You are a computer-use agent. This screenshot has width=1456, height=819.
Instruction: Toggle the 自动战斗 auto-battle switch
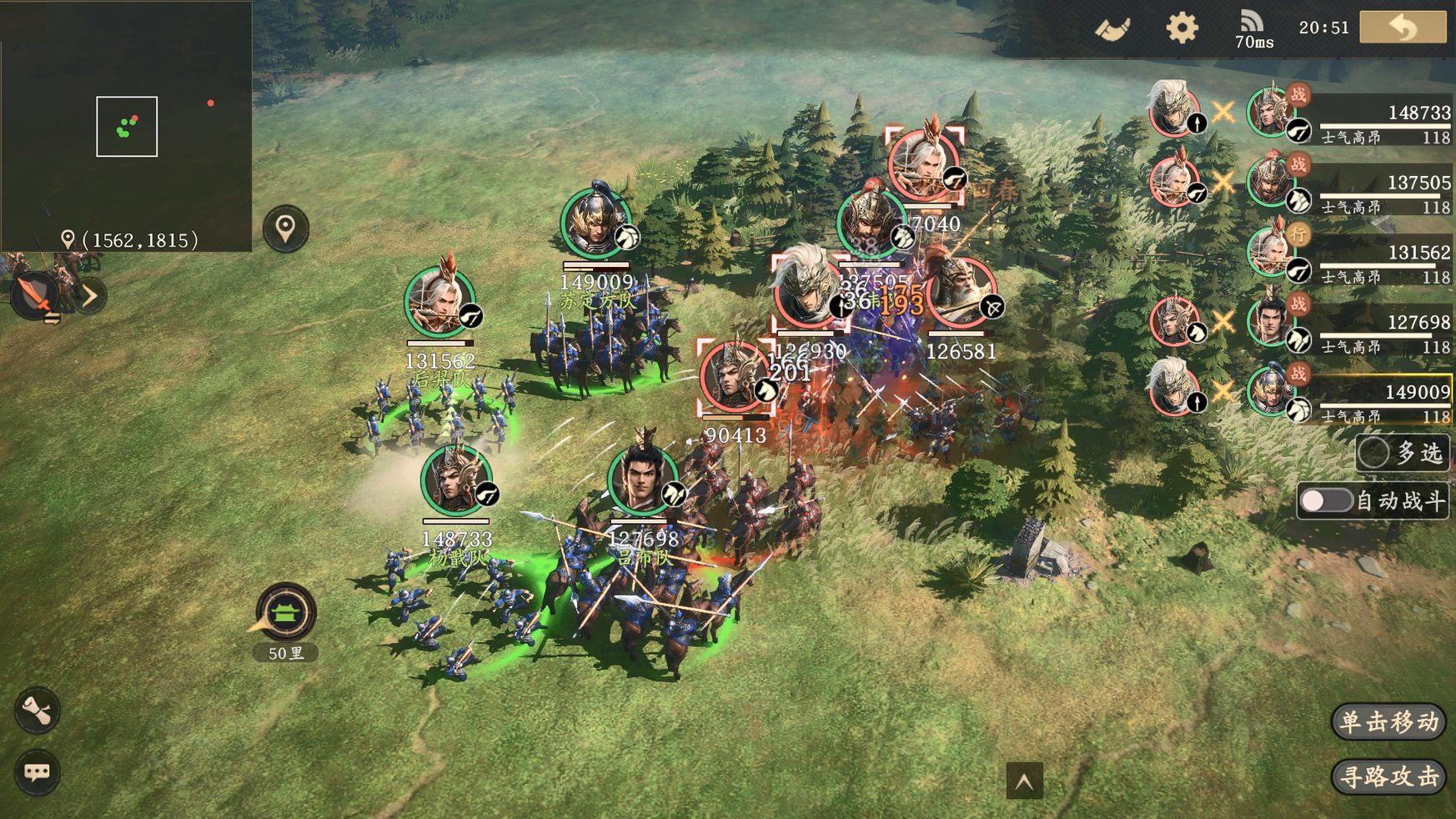pos(1326,500)
